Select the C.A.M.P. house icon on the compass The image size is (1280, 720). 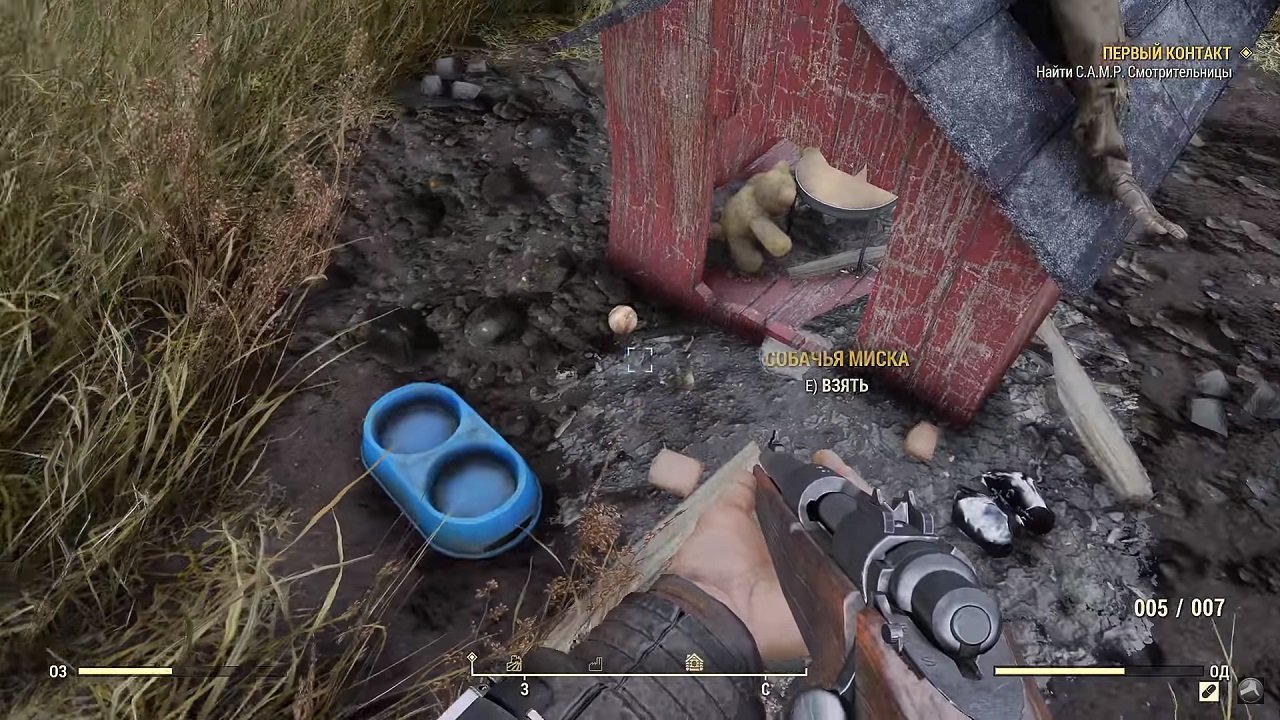pos(694,663)
